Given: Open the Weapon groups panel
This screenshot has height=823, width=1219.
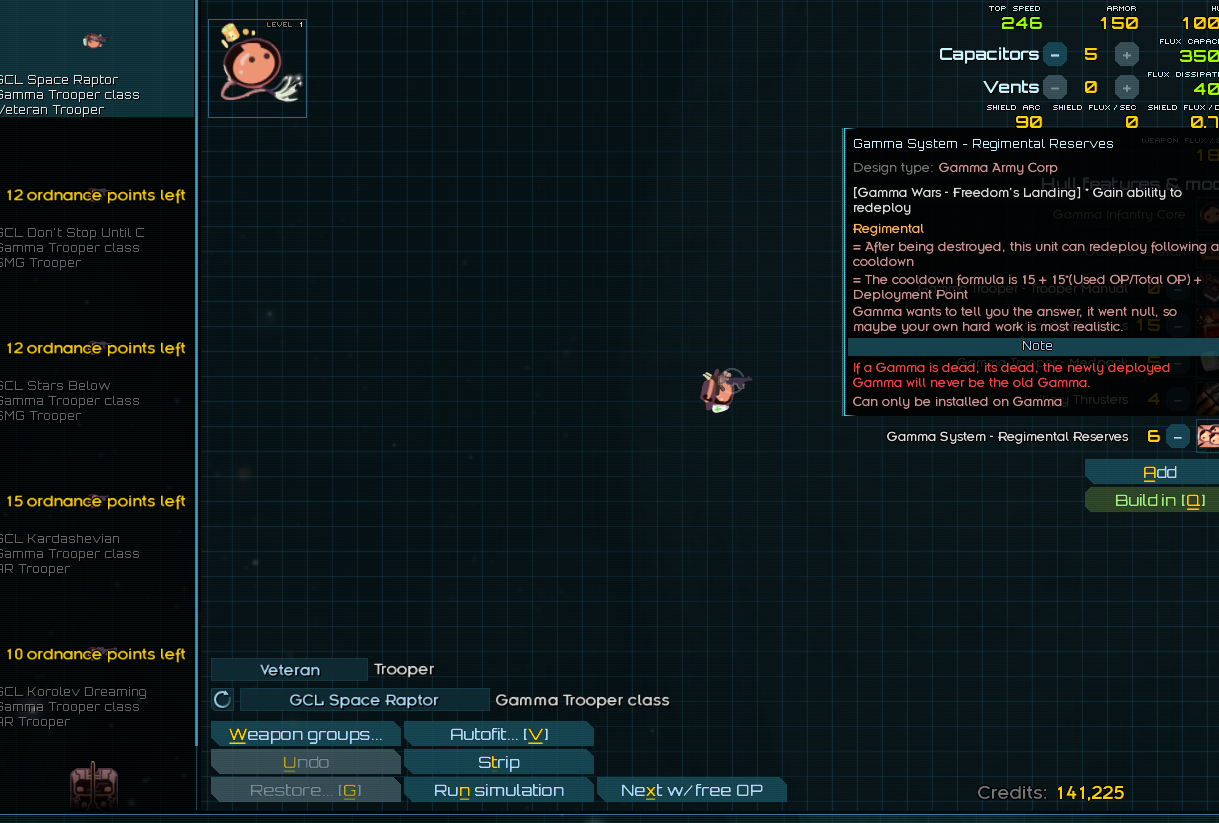Looking at the screenshot, I should click(305, 735).
